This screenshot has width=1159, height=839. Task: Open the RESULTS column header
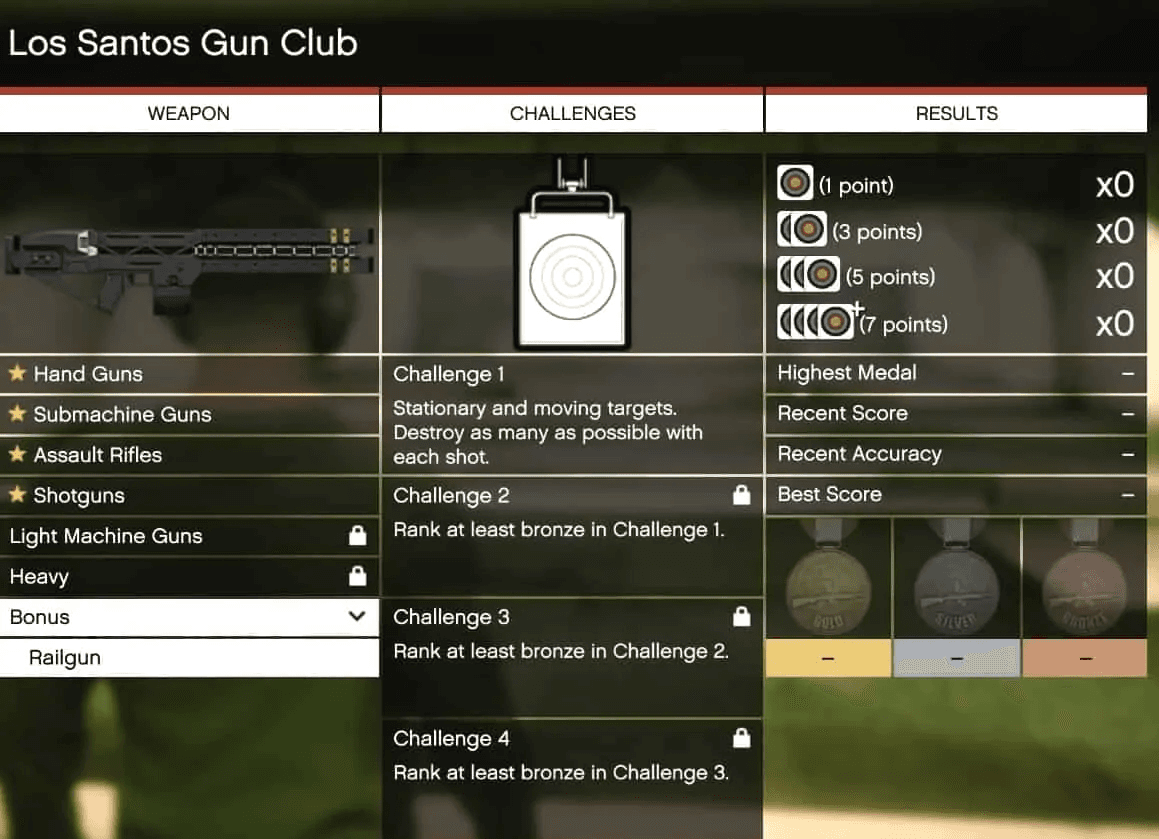click(956, 113)
